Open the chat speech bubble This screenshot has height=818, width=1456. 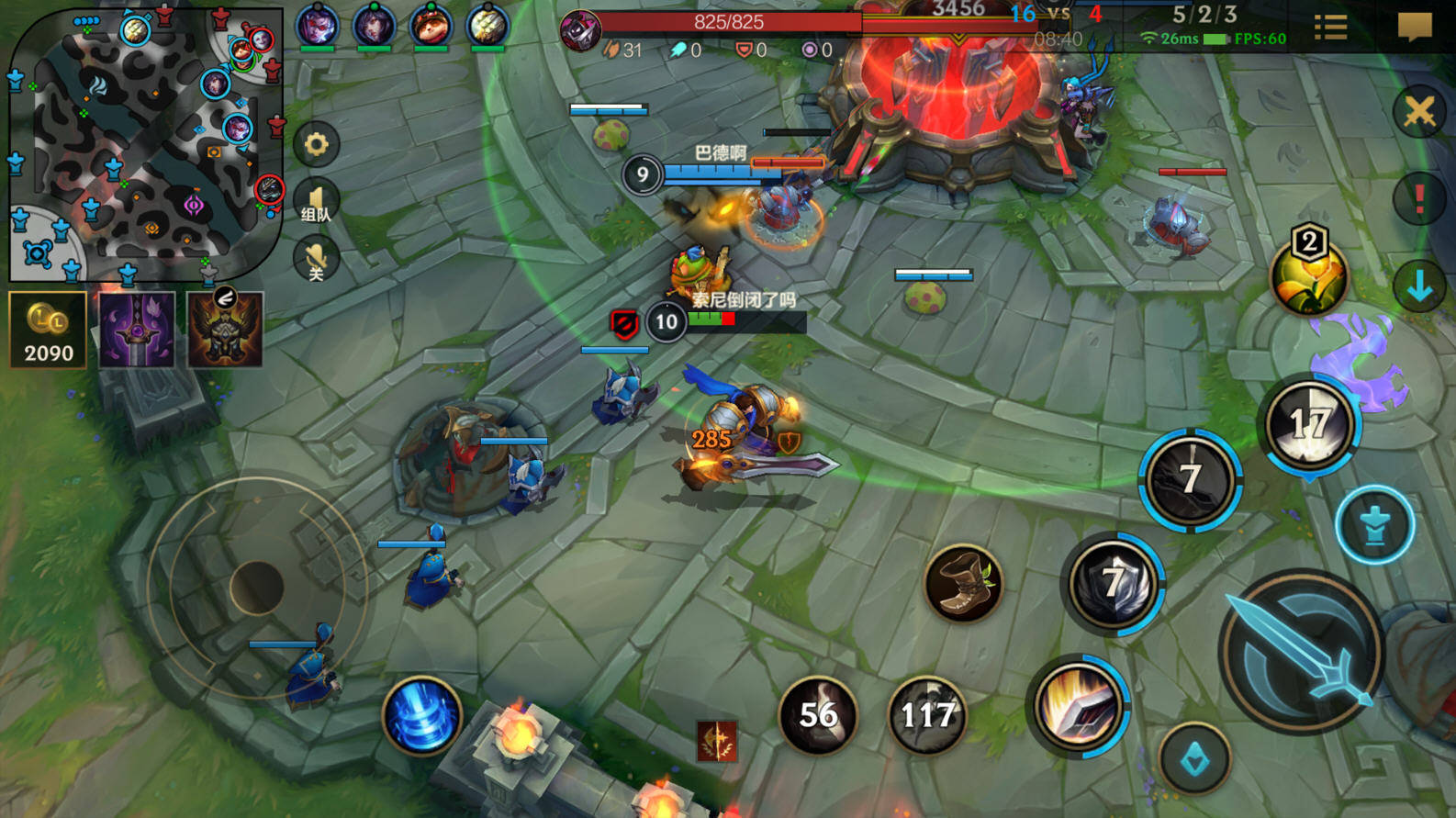(x=1414, y=27)
